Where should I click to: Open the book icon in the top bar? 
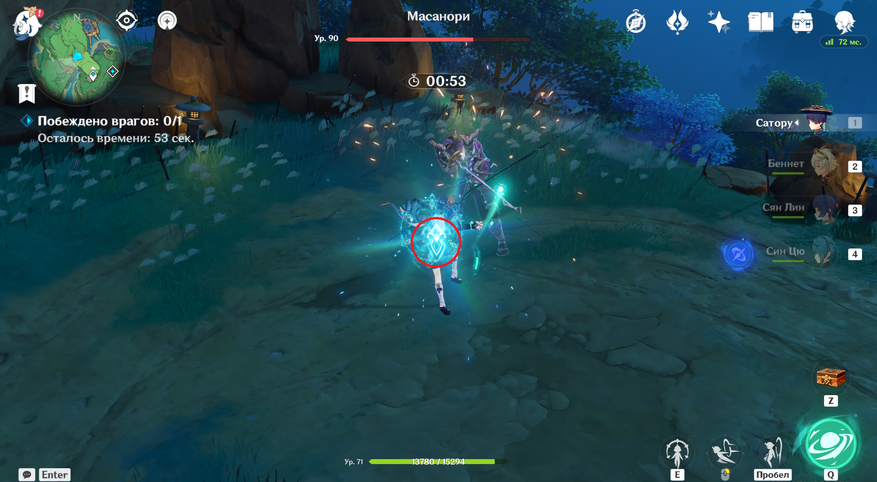760,22
